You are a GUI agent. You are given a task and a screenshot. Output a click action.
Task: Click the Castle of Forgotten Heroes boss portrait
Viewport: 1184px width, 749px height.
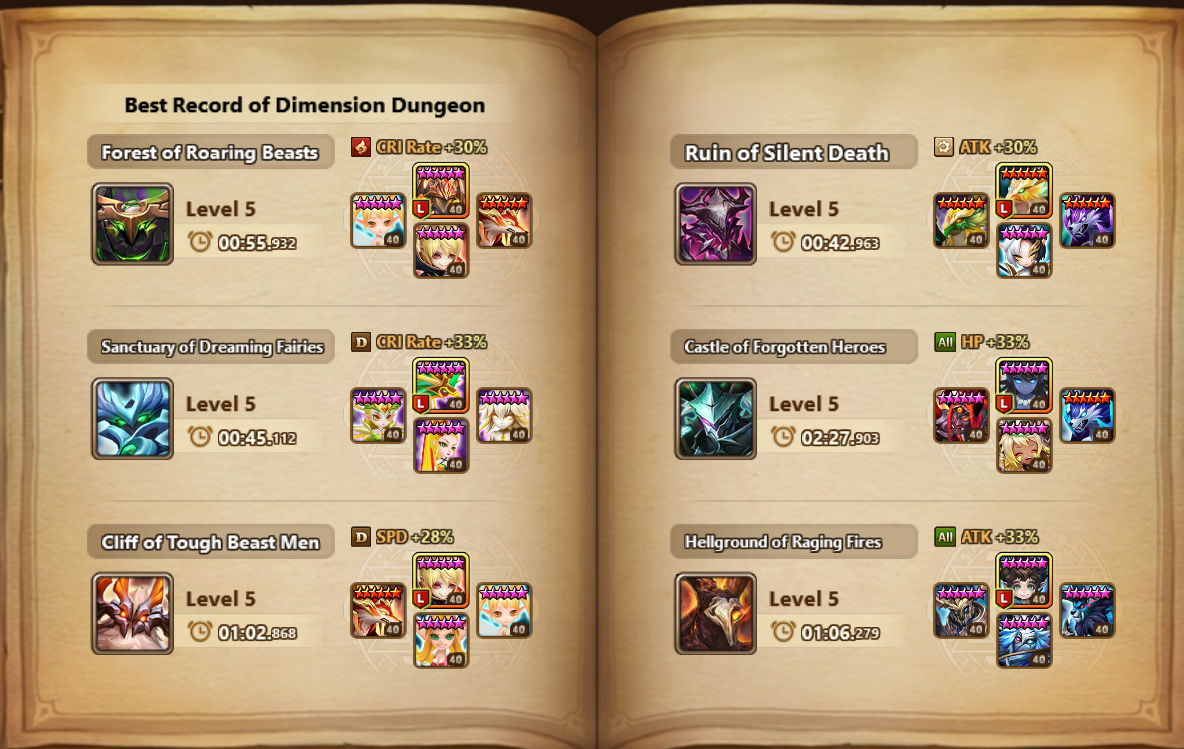tap(715, 419)
